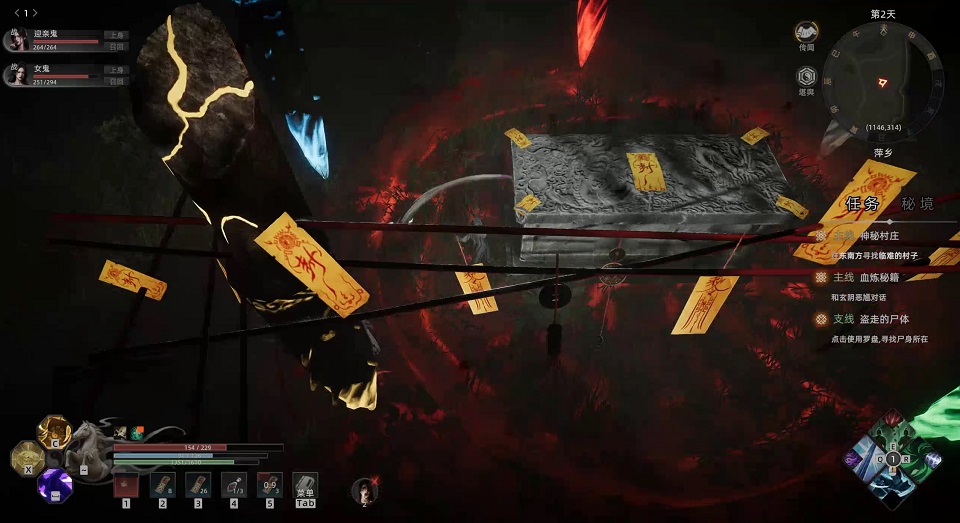
Task: Click 上身 button for 迎亲鬼
Action: (116, 35)
